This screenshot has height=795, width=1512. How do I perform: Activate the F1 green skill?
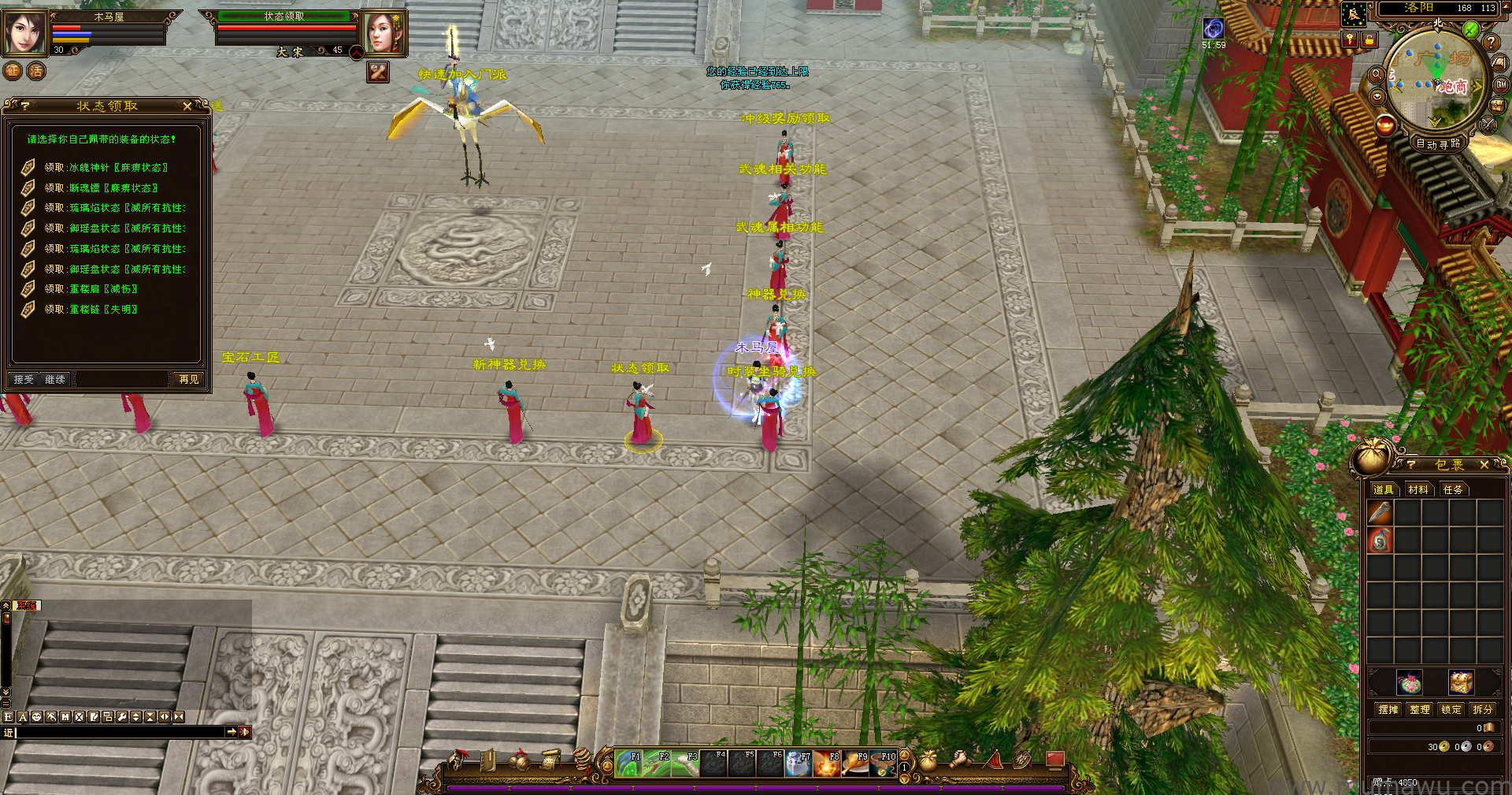[x=628, y=763]
